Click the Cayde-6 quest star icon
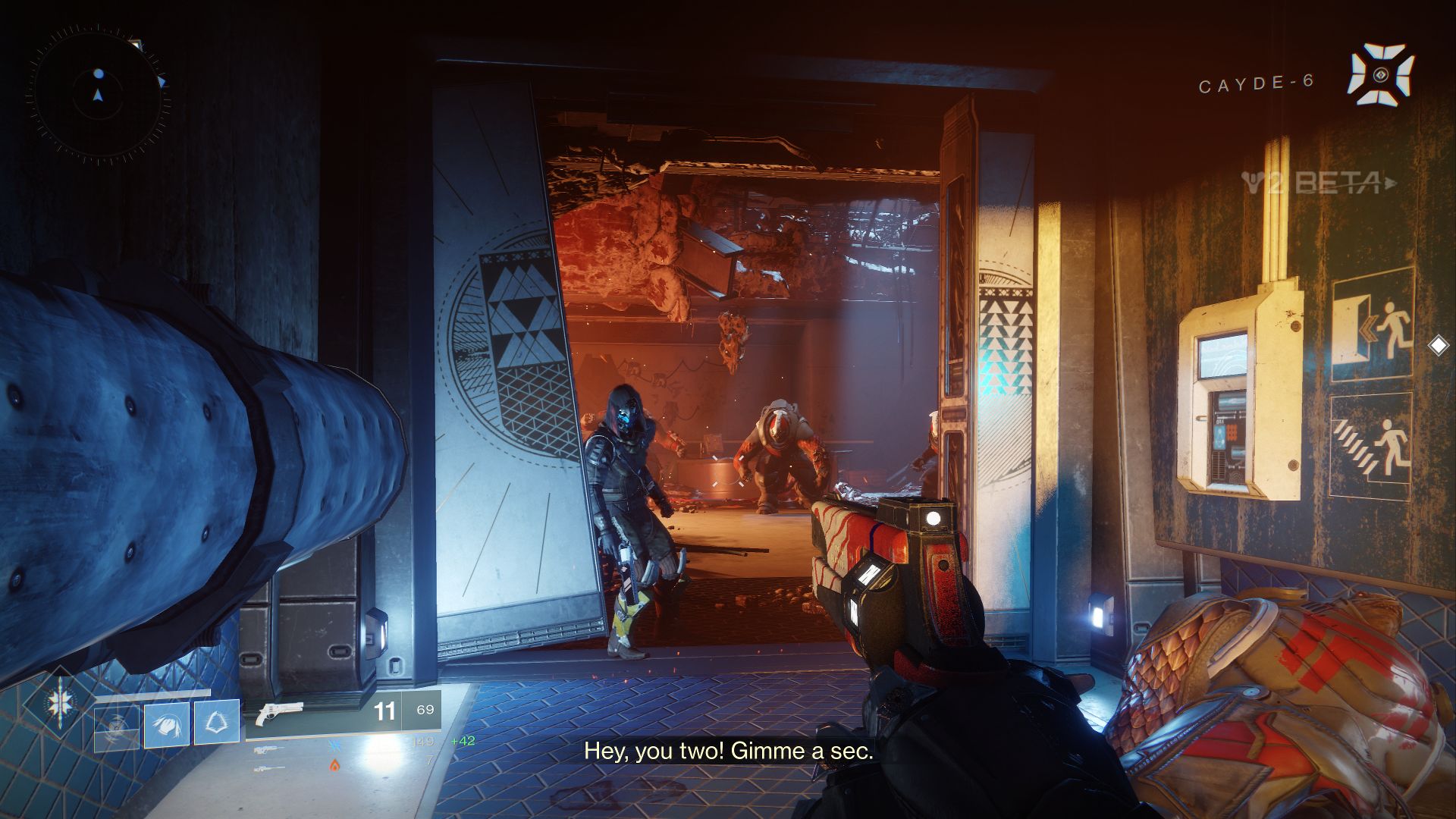1456x819 pixels. 1379,74
